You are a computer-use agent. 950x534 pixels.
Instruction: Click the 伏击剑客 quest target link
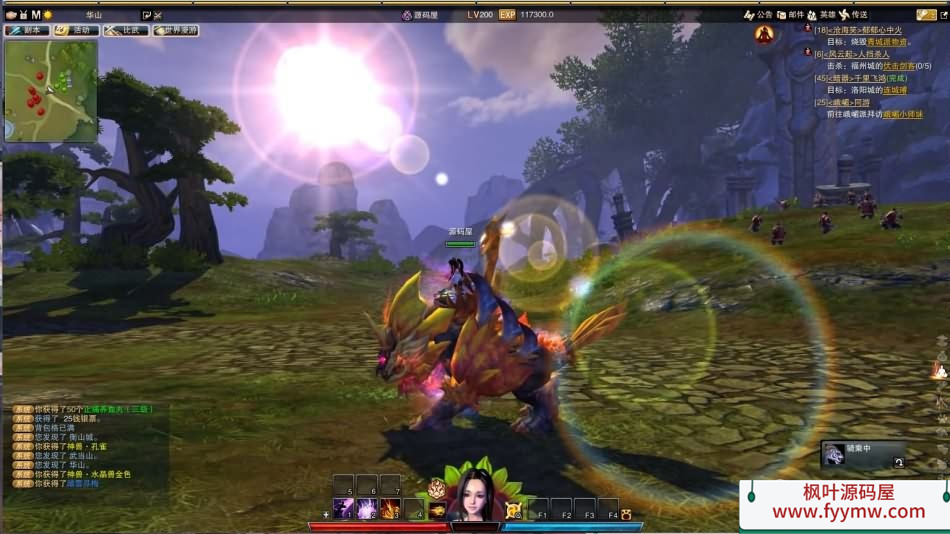point(897,66)
